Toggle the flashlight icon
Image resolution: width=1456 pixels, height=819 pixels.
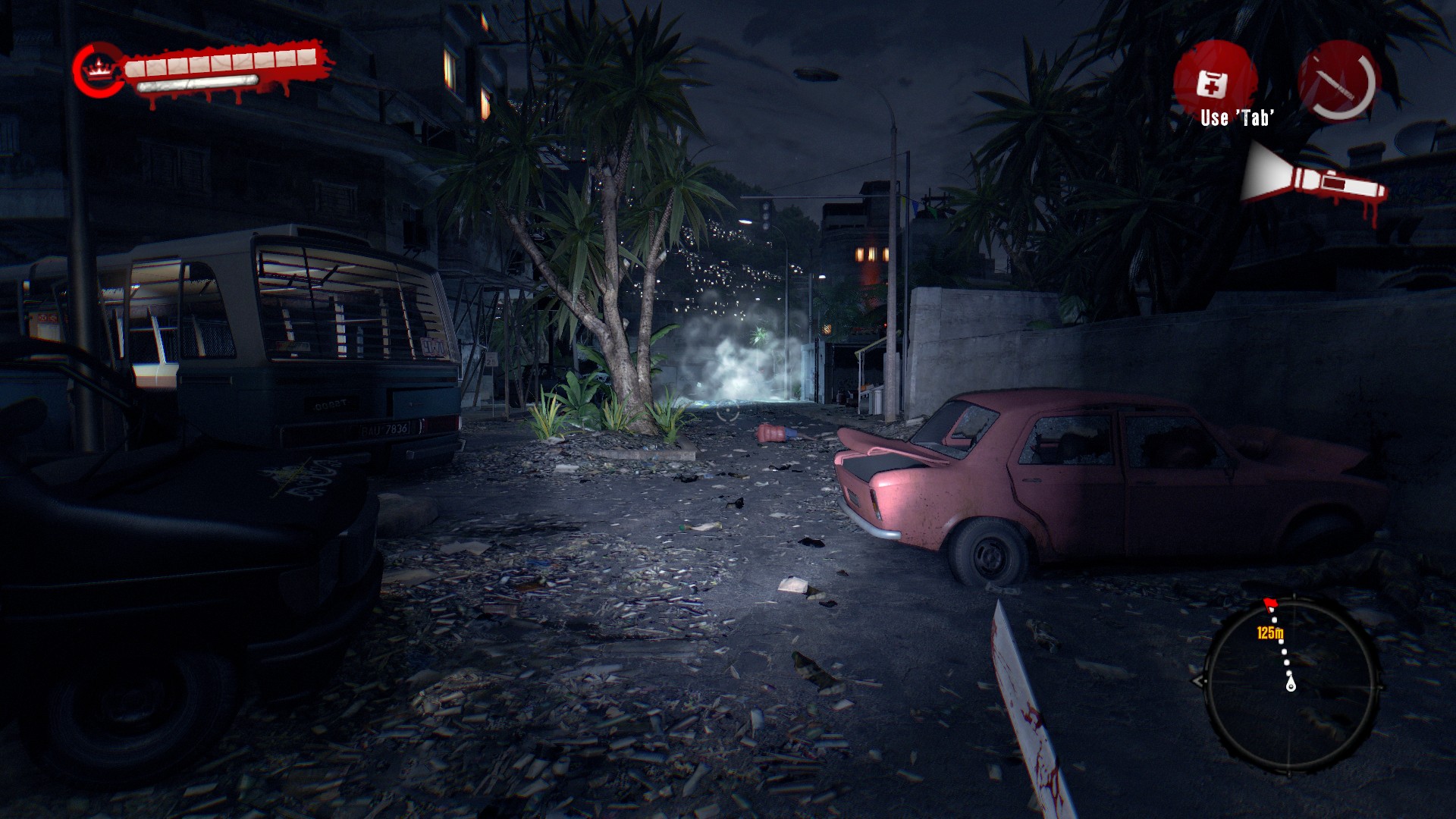point(1313,180)
